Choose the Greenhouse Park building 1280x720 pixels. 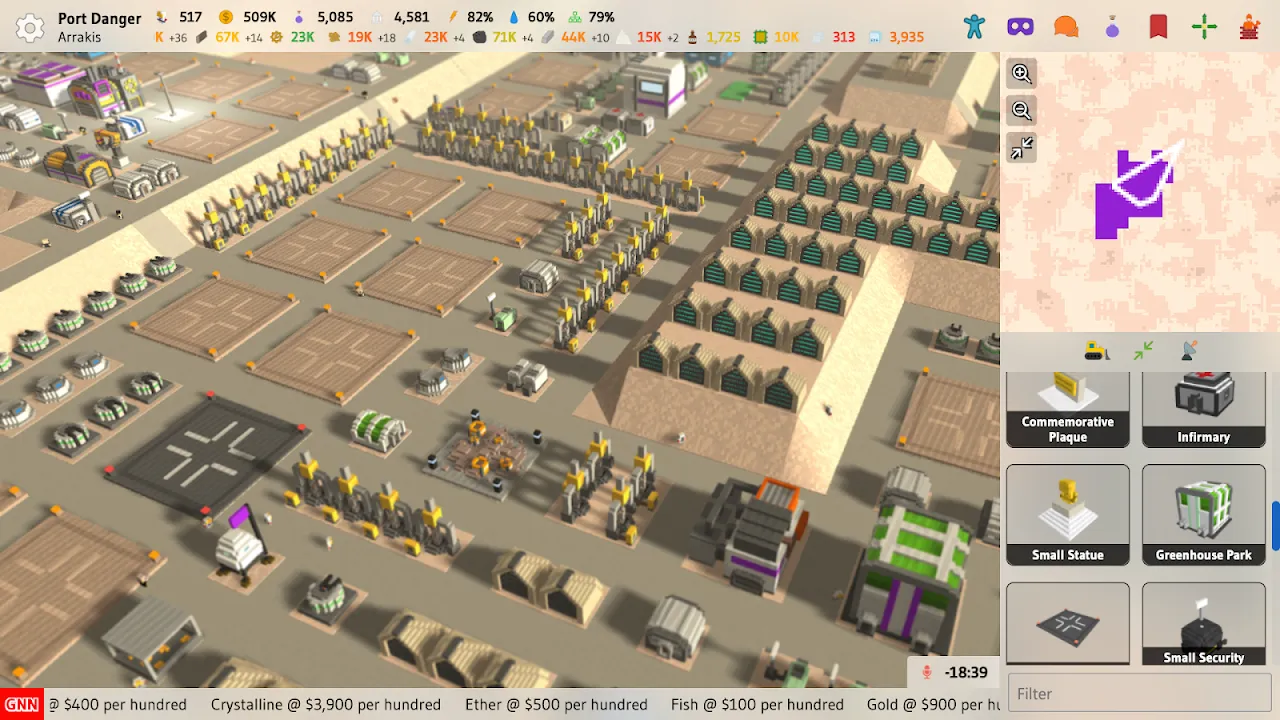[1203, 515]
